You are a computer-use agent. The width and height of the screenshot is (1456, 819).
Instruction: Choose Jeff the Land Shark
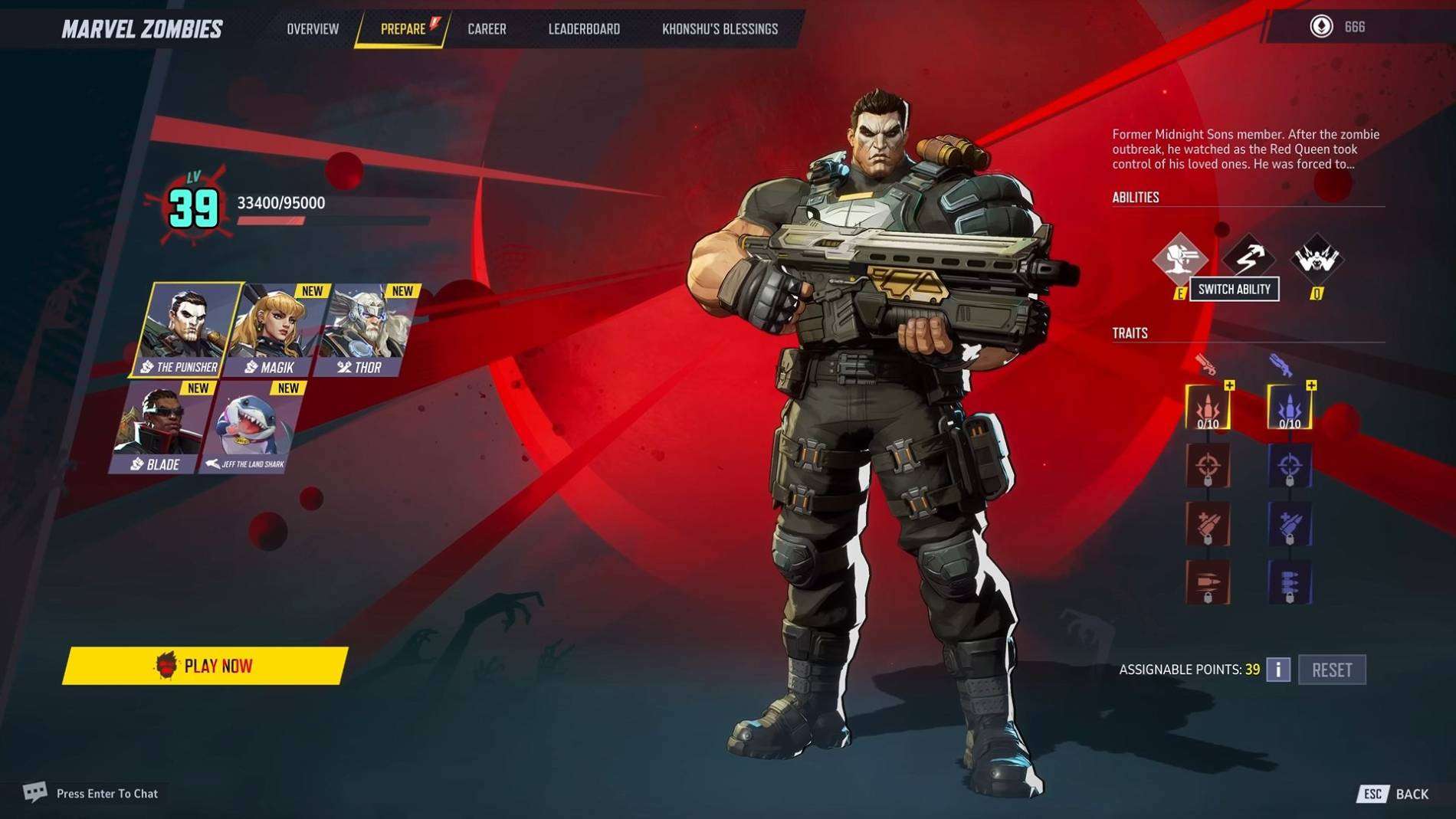pyautogui.click(x=250, y=428)
